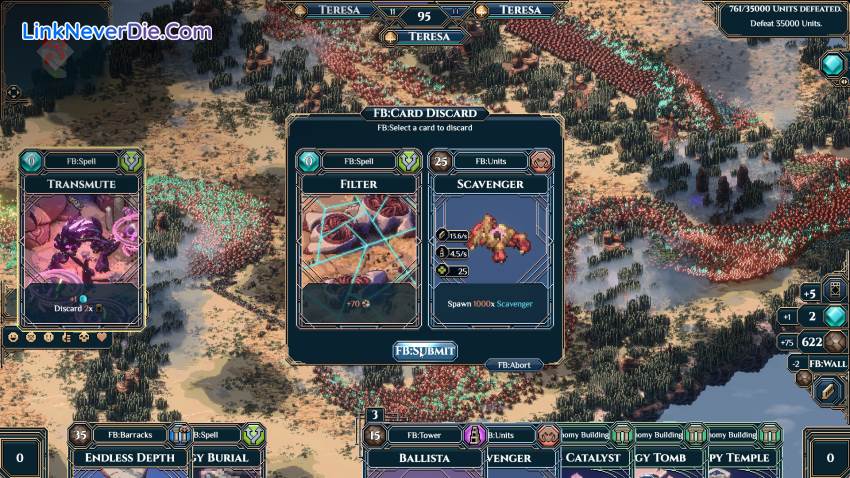Image resolution: width=850 pixels, height=478 pixels.
Task: Click the Wall build button
Action: click(x=826, y=364)
